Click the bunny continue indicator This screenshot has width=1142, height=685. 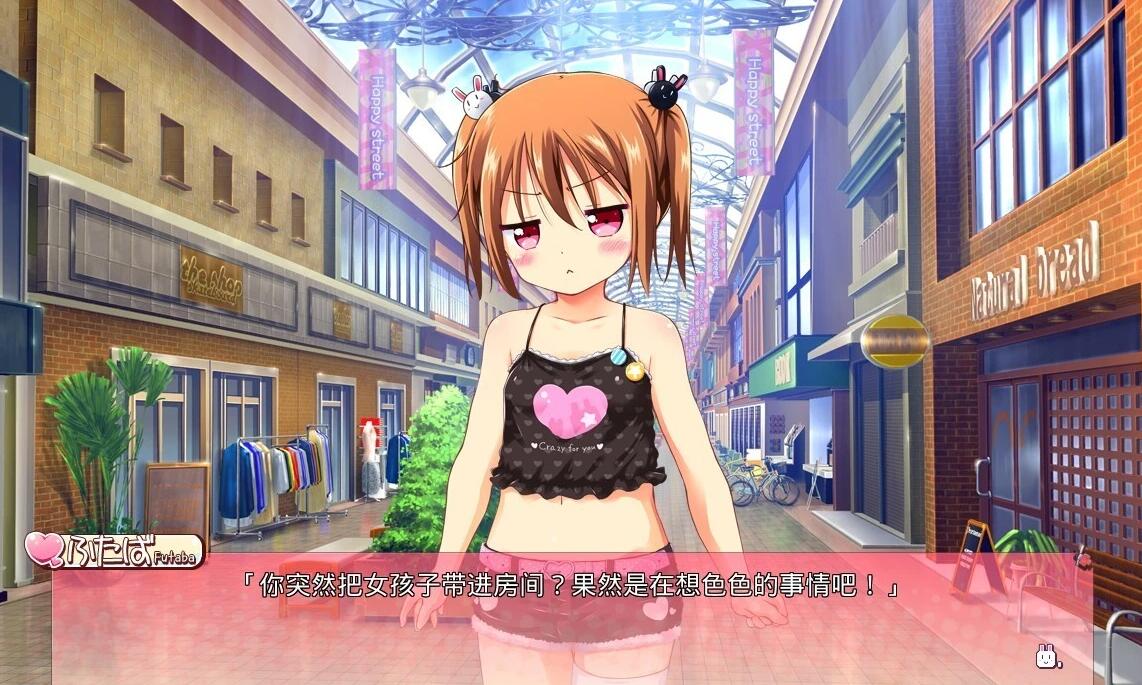click(1047, 657)
